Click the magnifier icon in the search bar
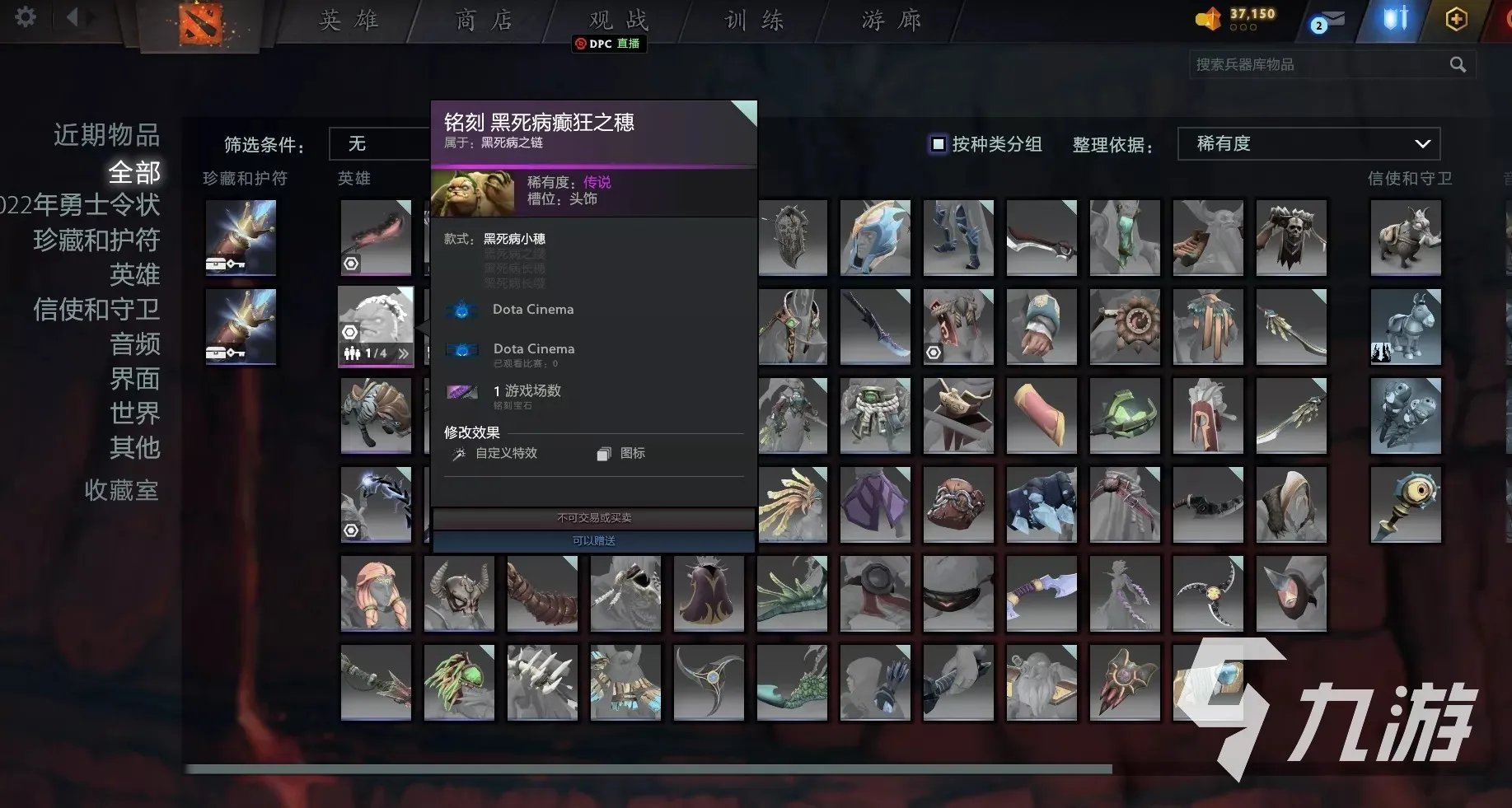 coord(1458,64)
